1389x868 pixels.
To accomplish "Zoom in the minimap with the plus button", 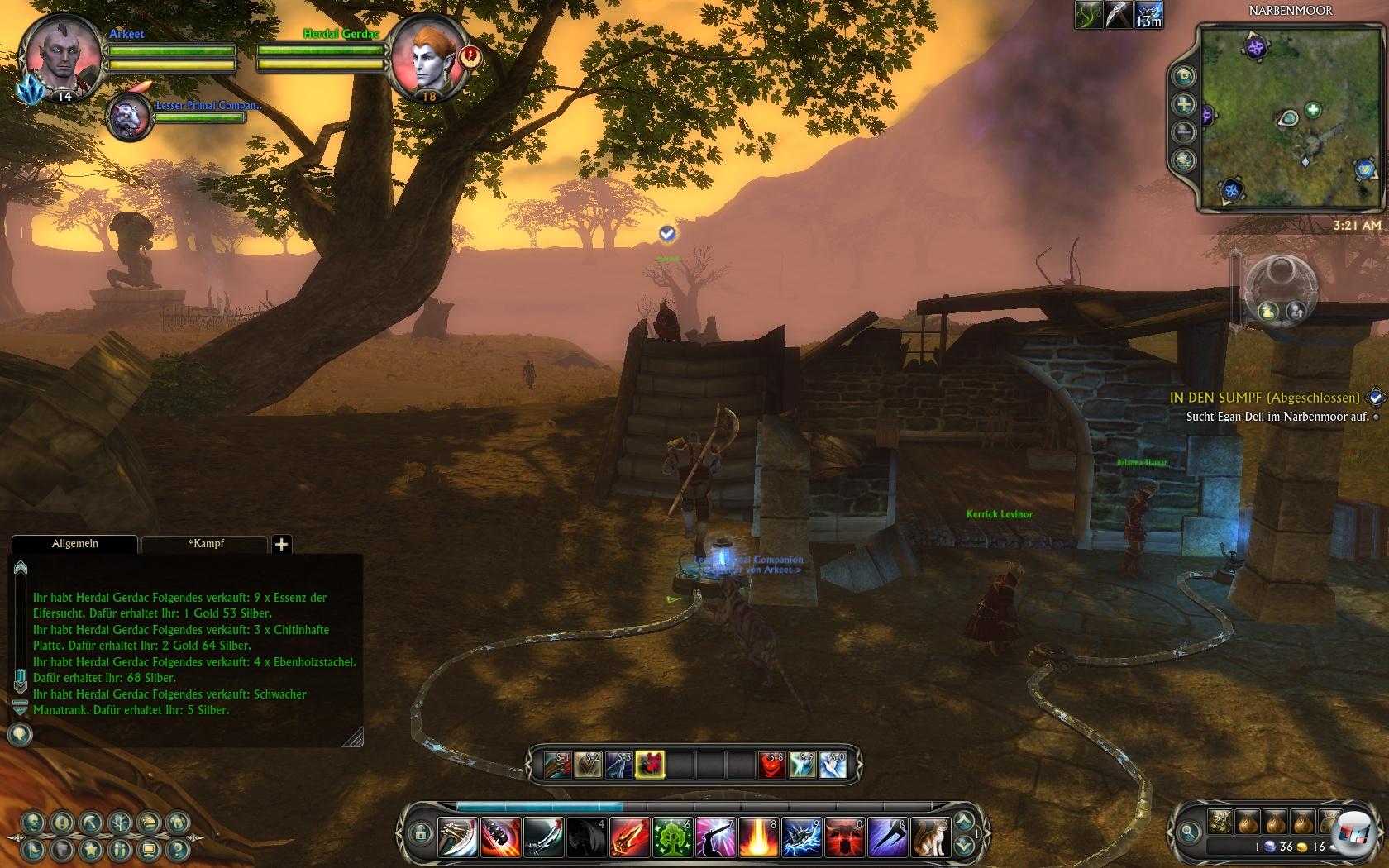I will coord(1184,104).
